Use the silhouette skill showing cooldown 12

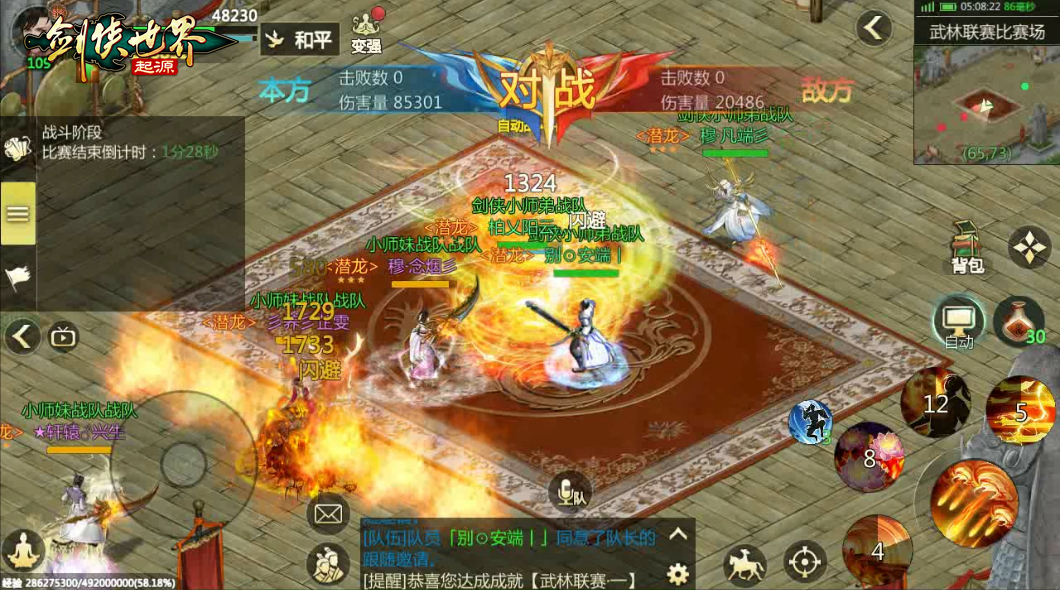[935, 403]
